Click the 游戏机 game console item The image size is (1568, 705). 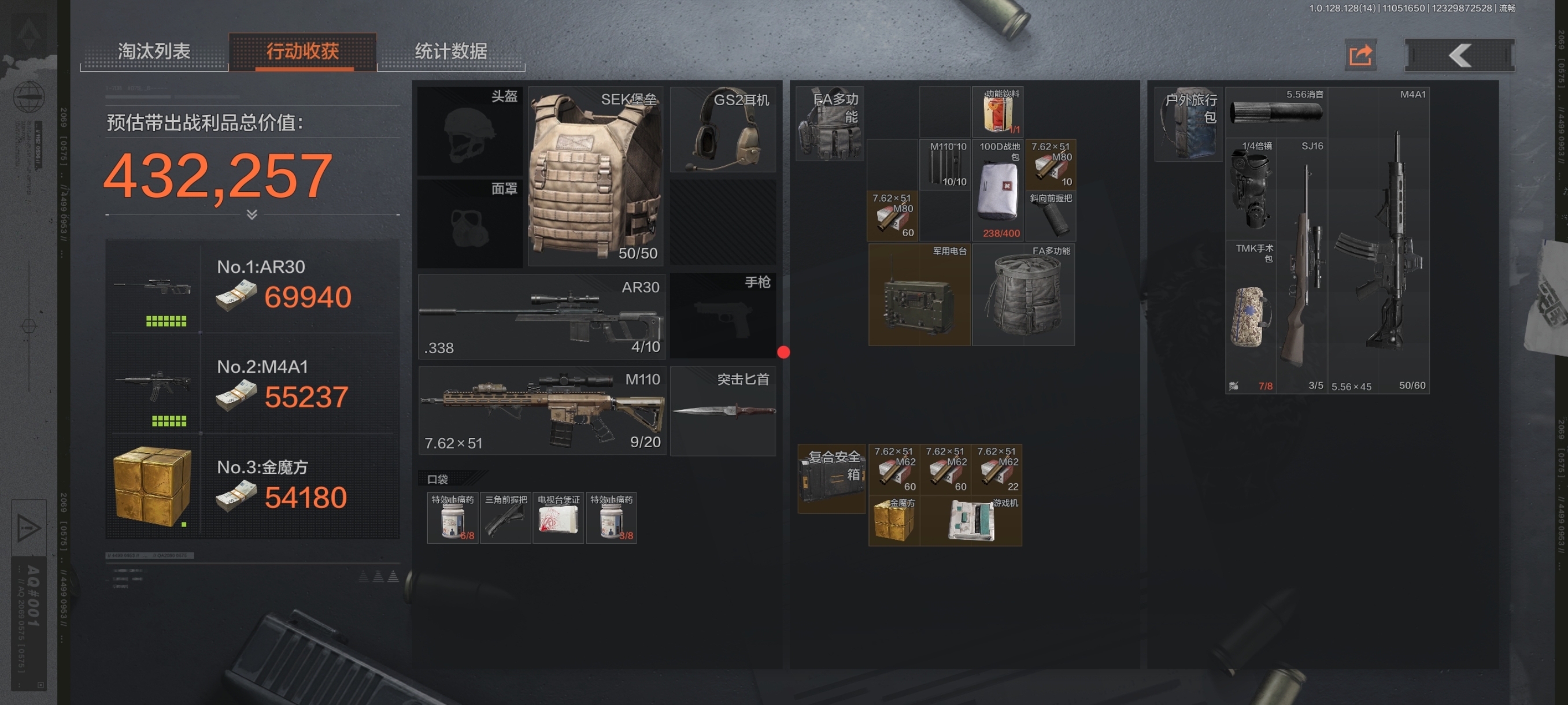click(x=970, y=520)
